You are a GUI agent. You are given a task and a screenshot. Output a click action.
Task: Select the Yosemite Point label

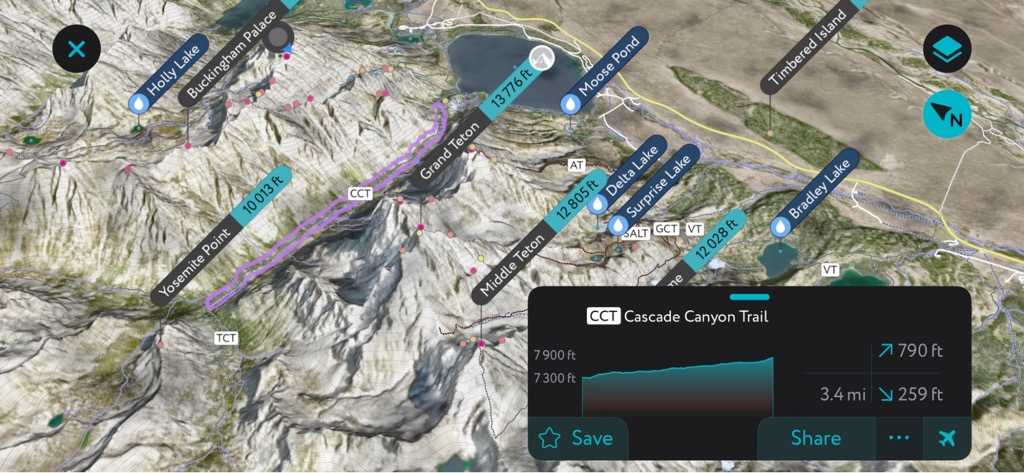pos(200,262)
